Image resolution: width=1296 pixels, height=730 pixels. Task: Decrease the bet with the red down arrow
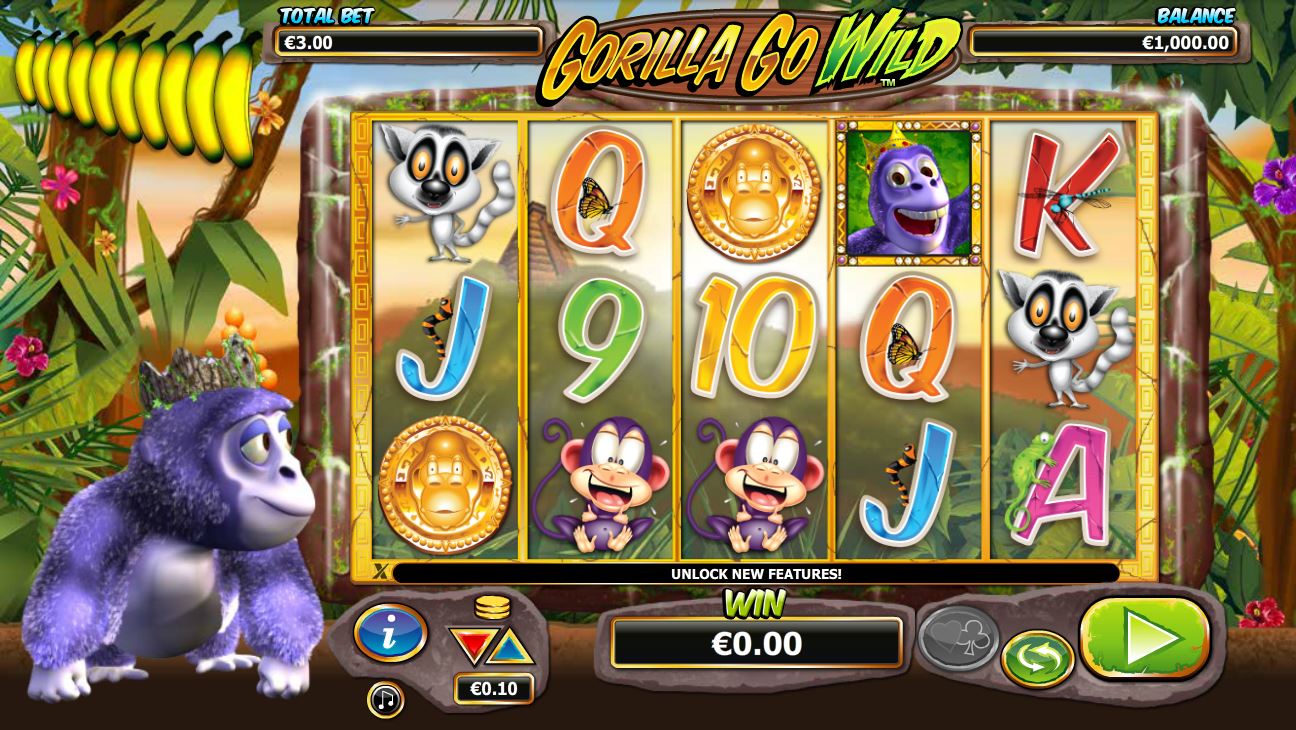pyautogui.click(x=470, y=645)
